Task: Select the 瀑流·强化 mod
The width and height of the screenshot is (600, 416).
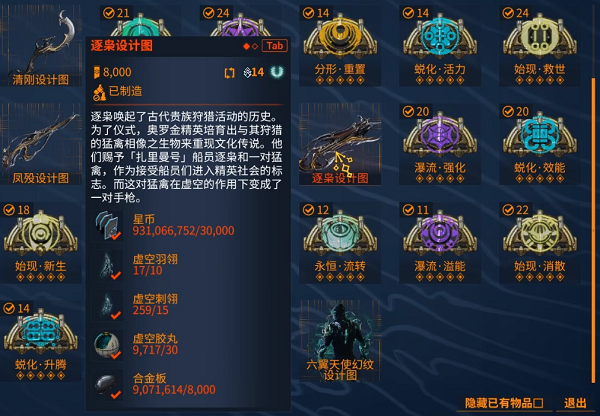Action: (x=440, y=143)
